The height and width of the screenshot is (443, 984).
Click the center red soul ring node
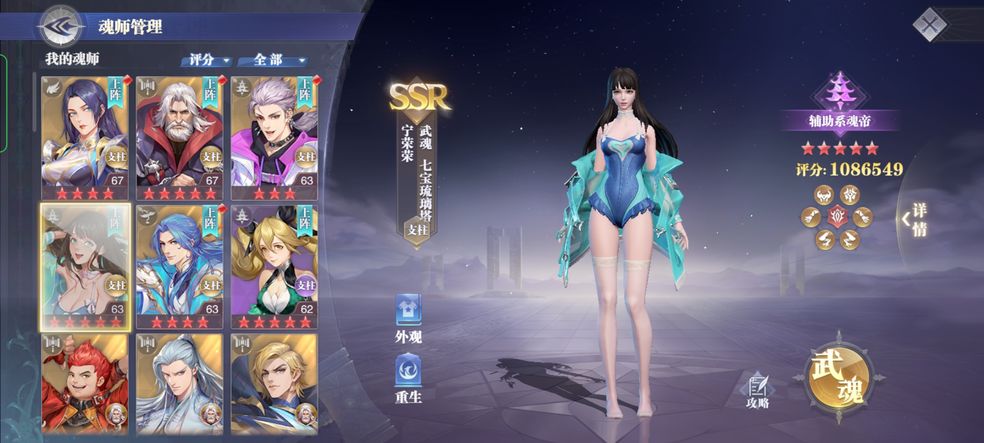click(837, 217)
